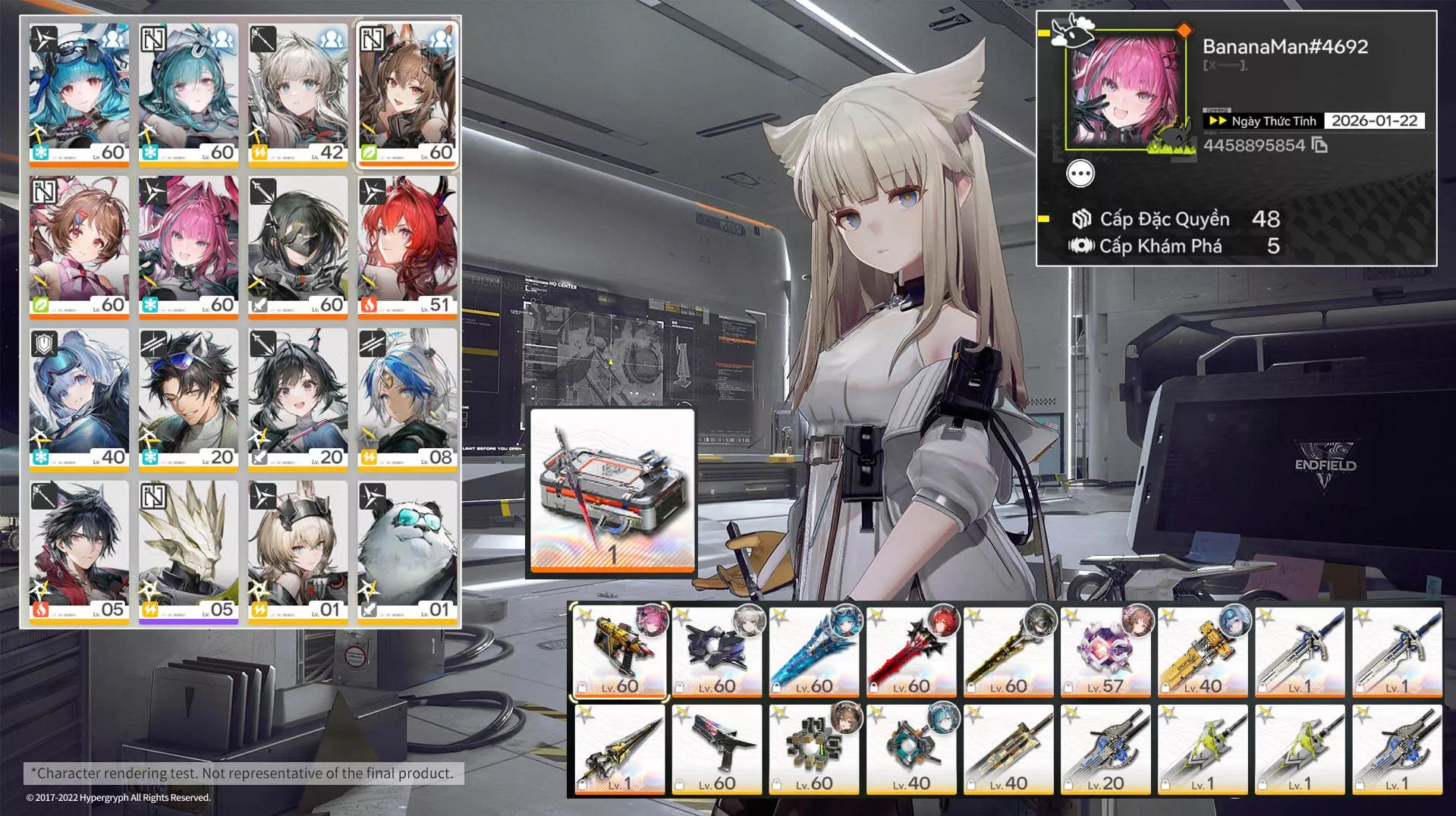This screenshot has height=816, width=1456.
Task: Select the panda with sunglasses character card
Action: click(407, 551)
